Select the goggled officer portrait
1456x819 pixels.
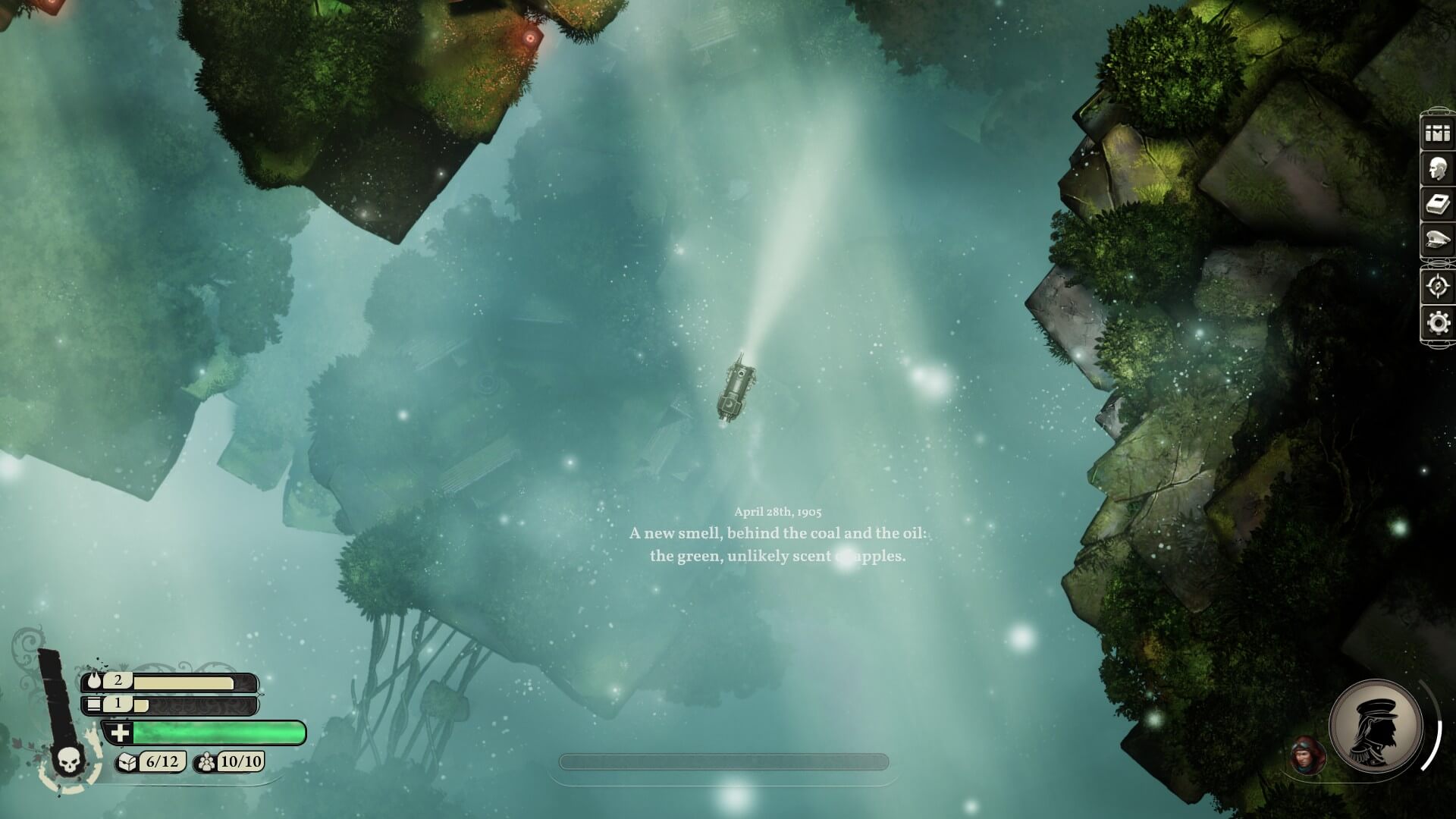(x=1307, y=755)
